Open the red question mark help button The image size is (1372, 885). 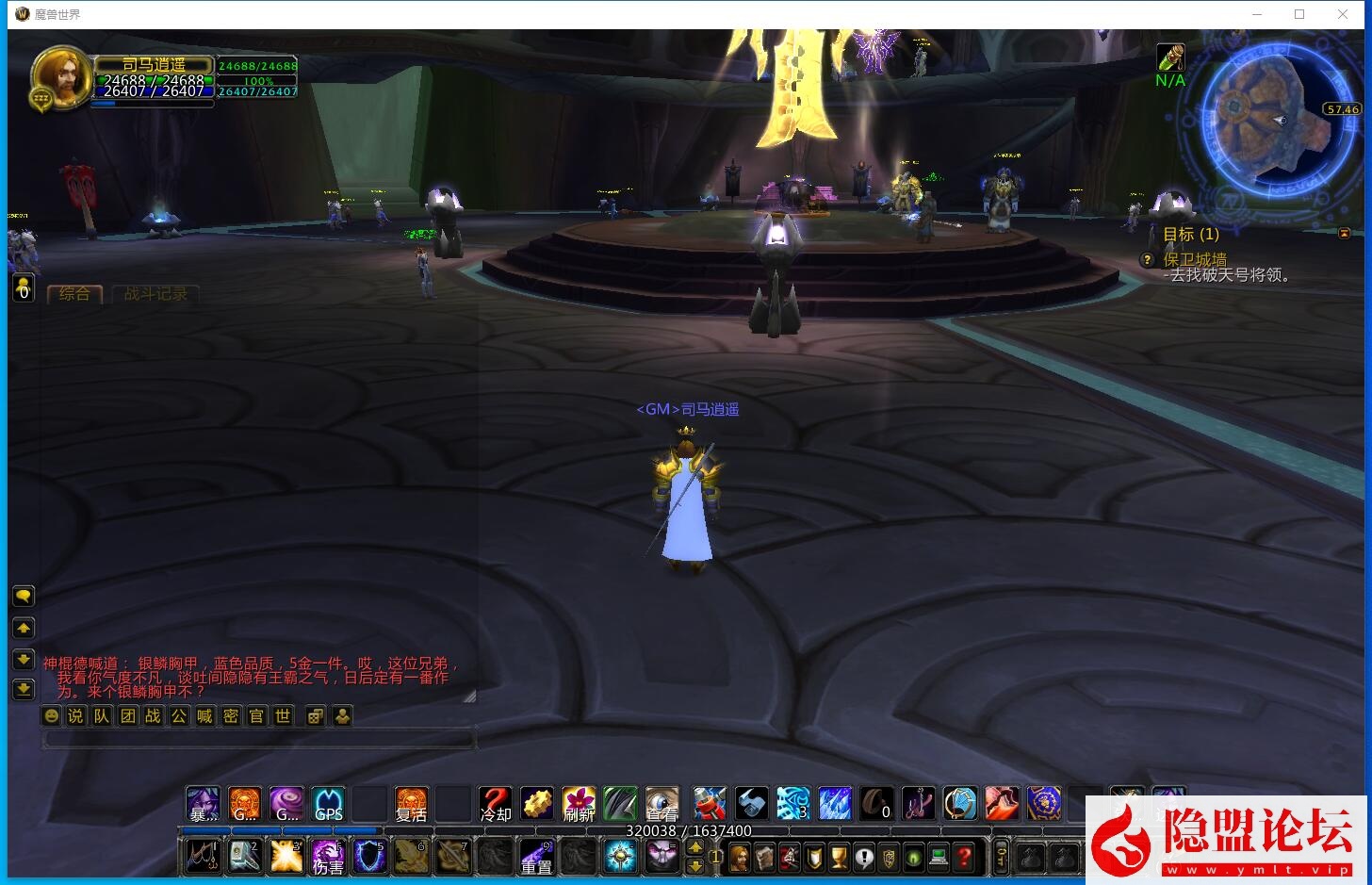[x=964, y=858]
